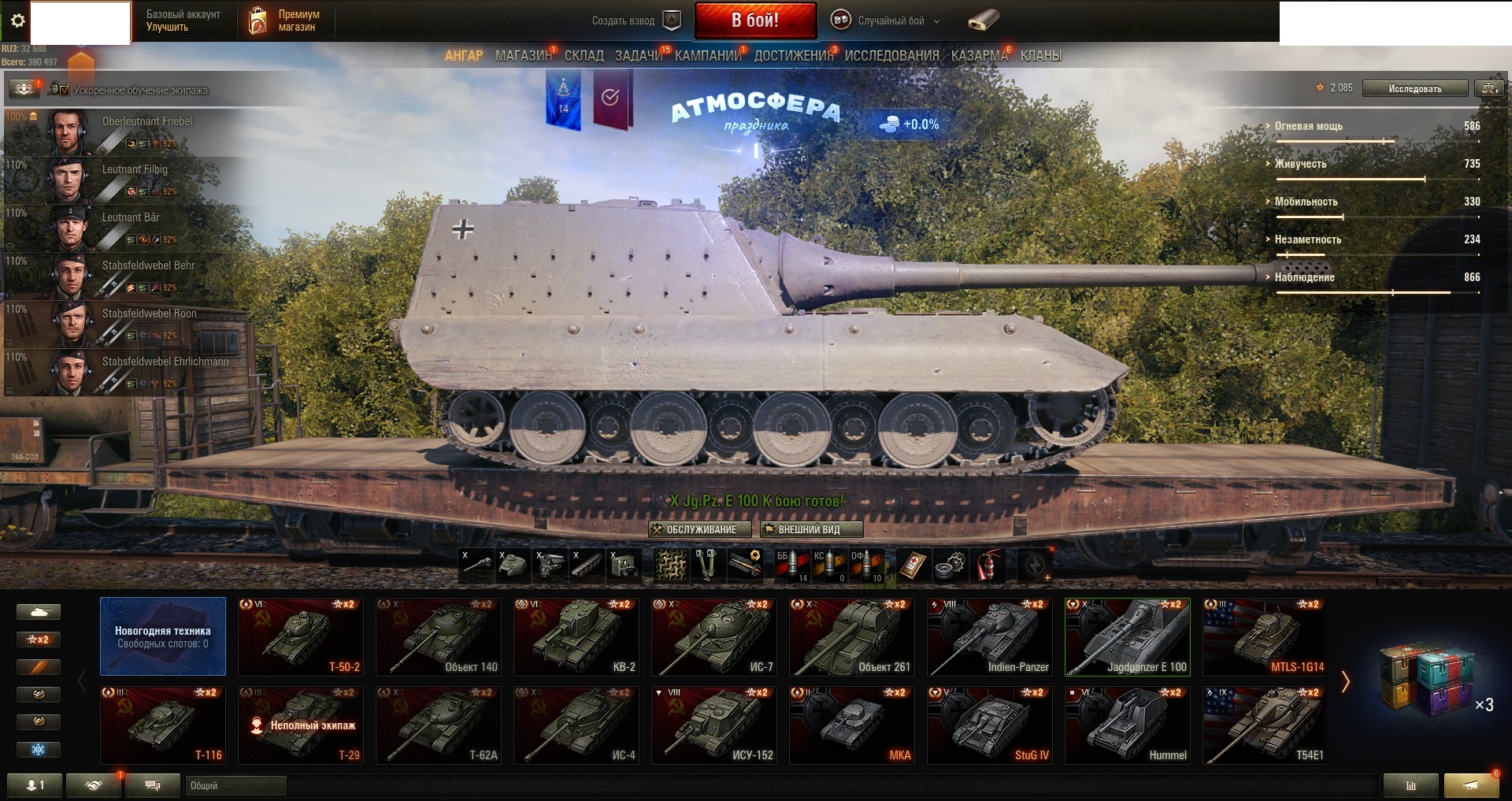This screenshot has width=1512, height=801.
Task: Select the ИС-7 tank in the carousel
Action: coord(715,636)
